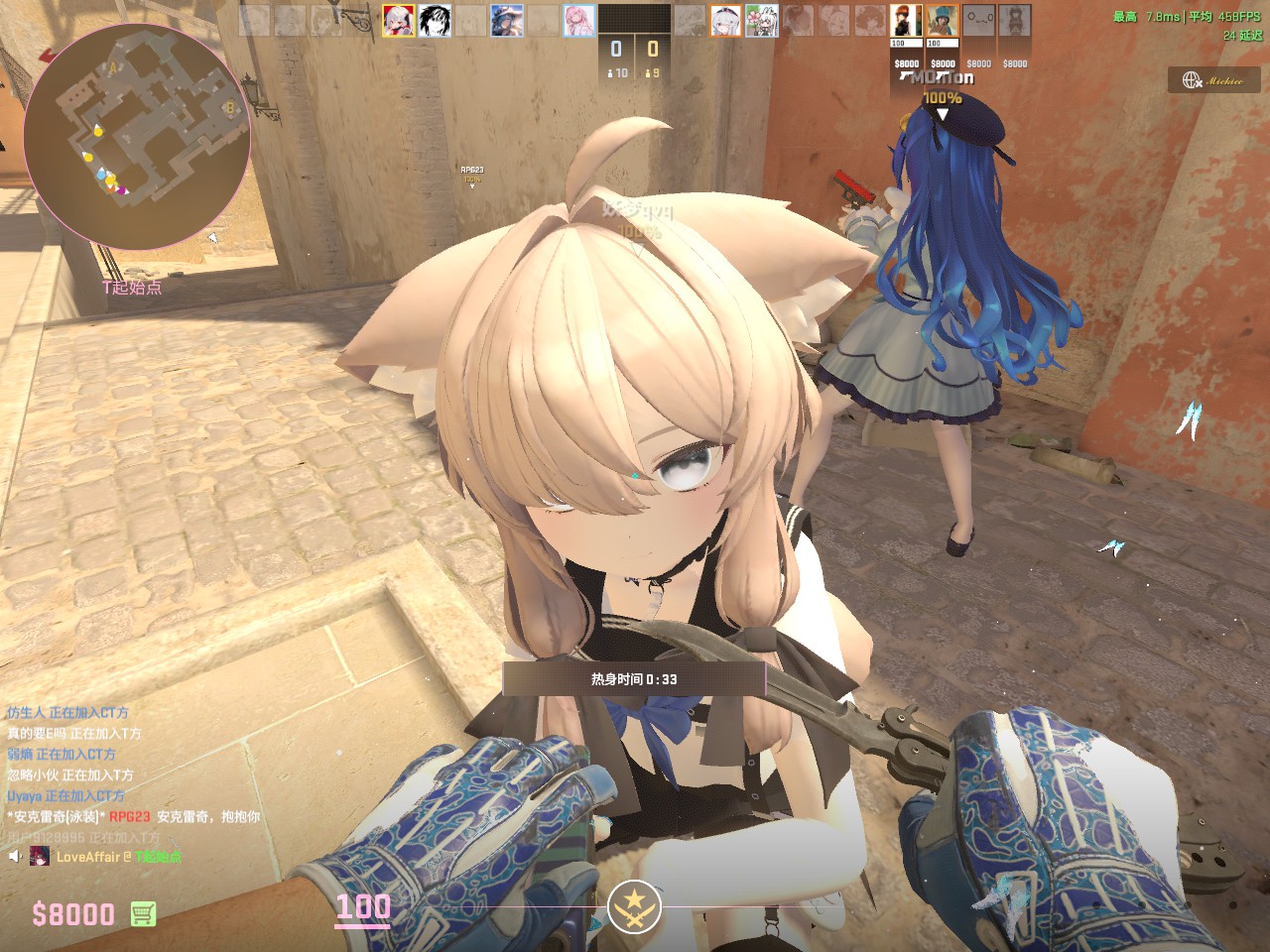Open the buy menu shopping cart icon

[143, 913]
